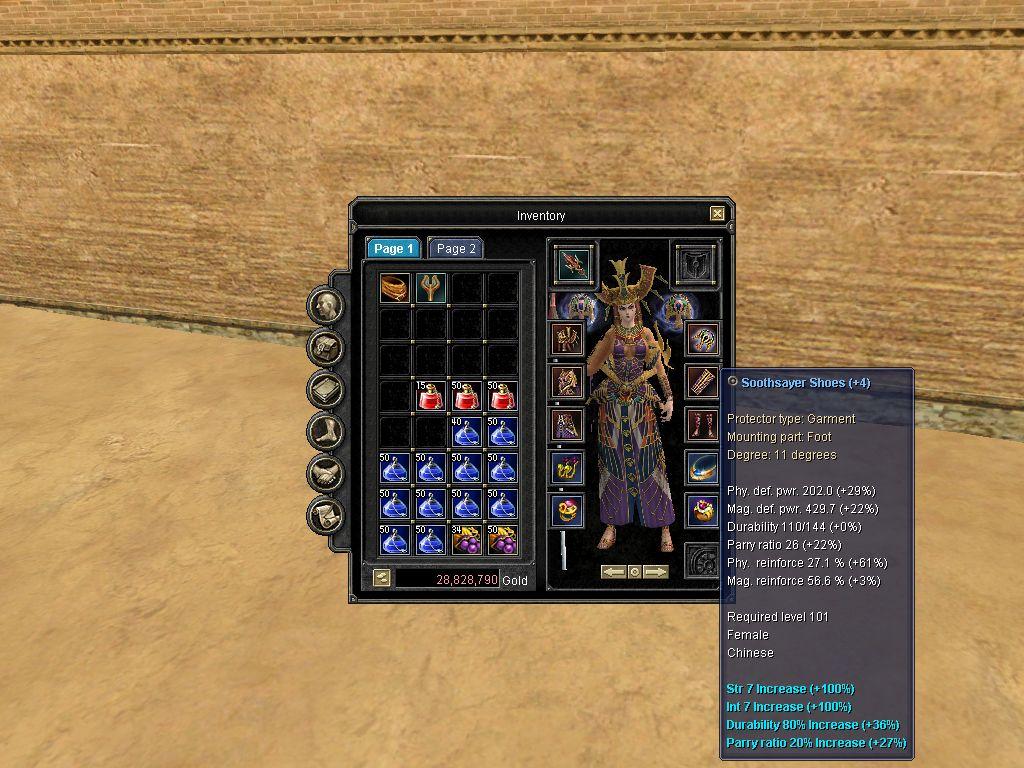Click the empty shield equipment slot

pyautogui.click(x=695, y=263)
